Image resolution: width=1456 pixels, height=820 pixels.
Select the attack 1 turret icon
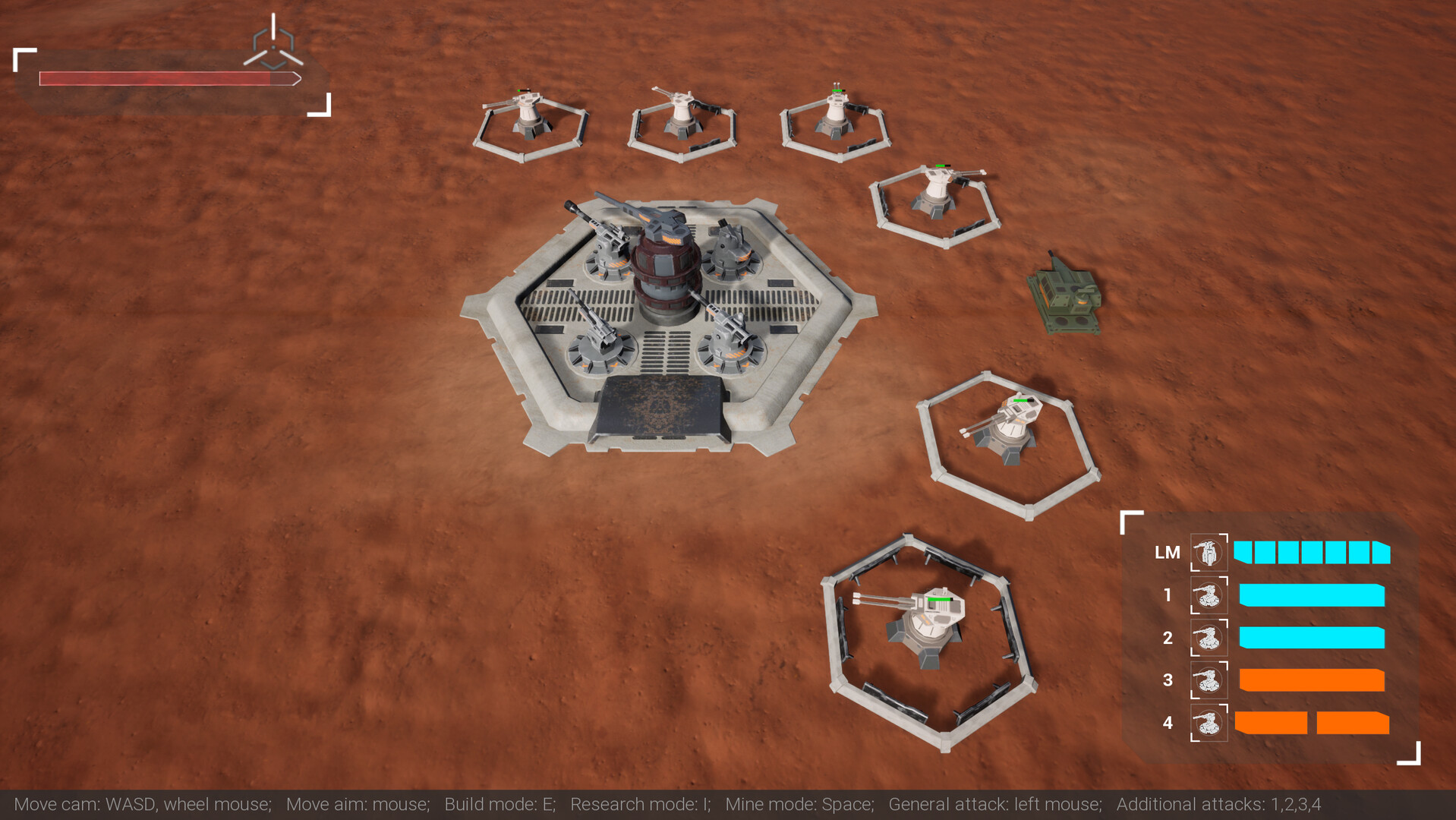click(1209, 597)
